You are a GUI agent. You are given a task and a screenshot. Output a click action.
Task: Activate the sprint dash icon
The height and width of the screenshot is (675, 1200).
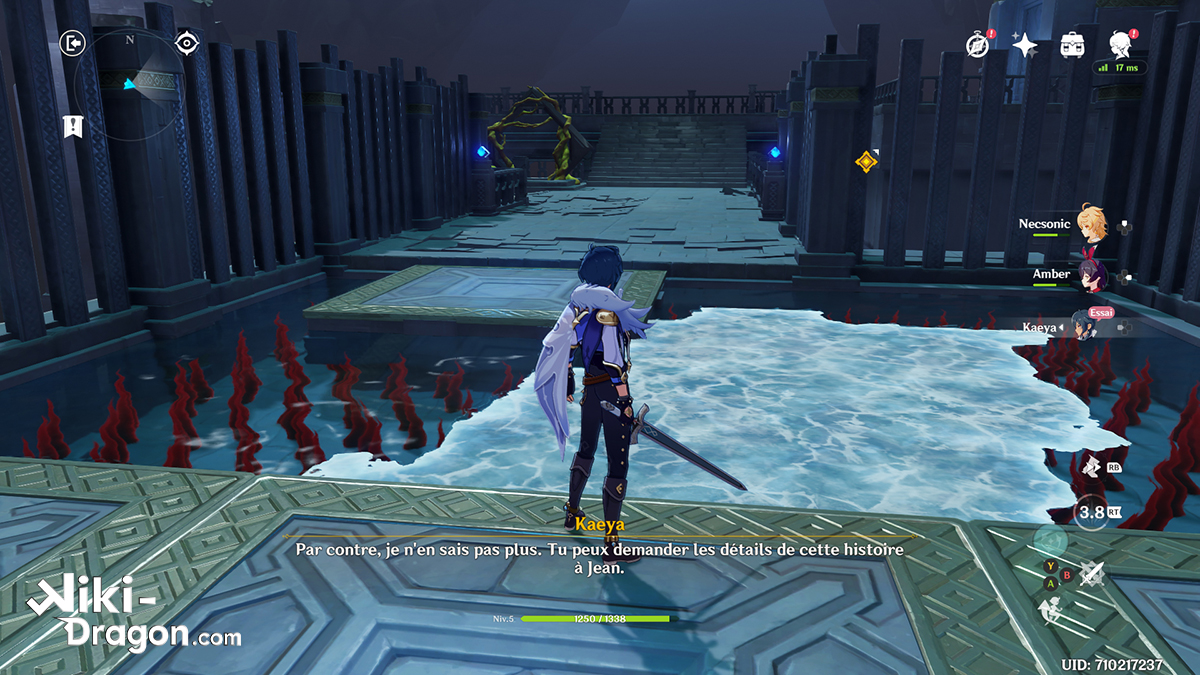tap(1090, 465)
